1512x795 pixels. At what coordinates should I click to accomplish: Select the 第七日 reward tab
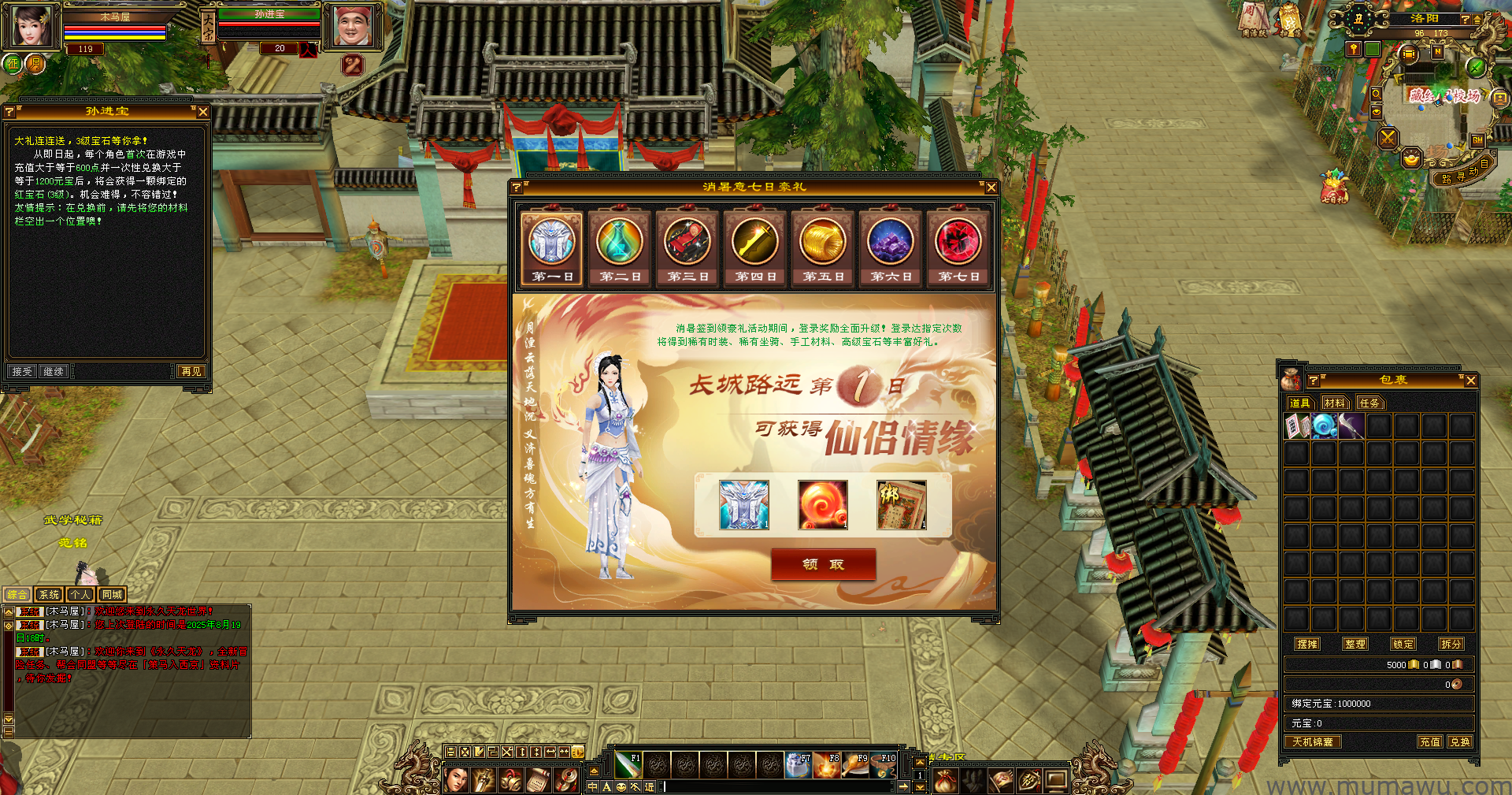[x=958, y=250]
